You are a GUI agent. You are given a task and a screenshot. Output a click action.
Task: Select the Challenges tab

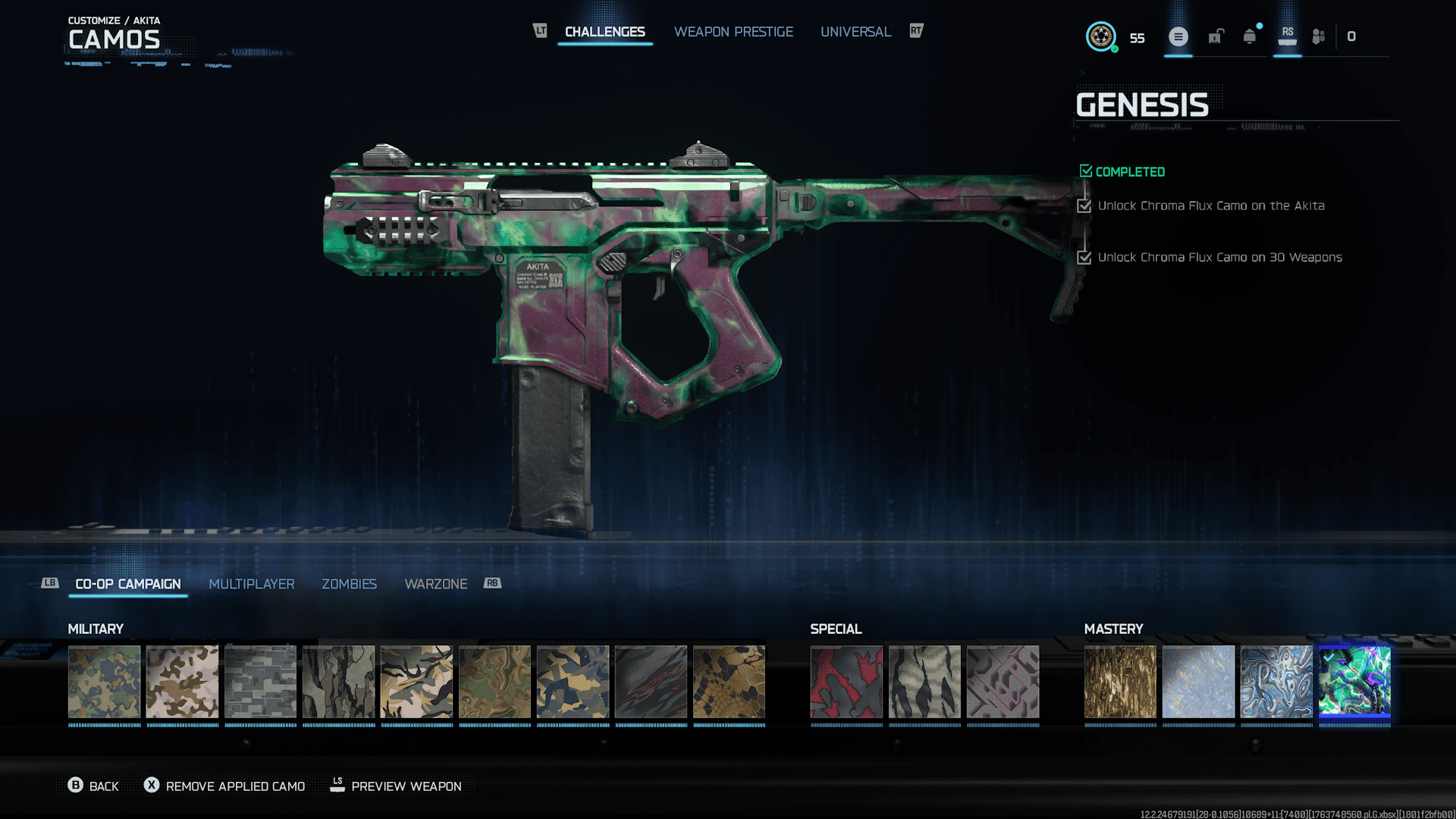(x=604, y=32)
